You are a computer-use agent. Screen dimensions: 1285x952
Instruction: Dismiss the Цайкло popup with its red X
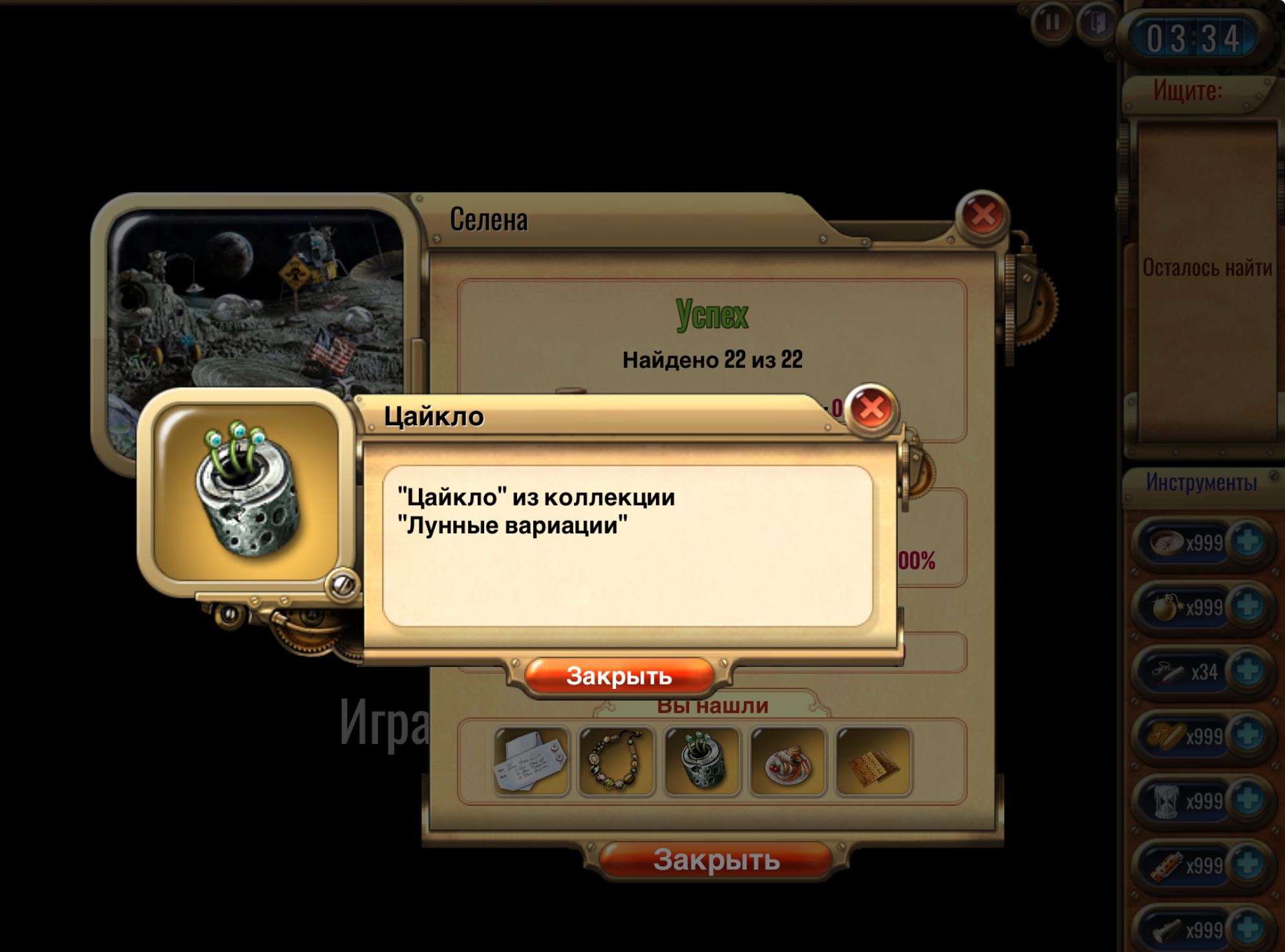point(871,408)
